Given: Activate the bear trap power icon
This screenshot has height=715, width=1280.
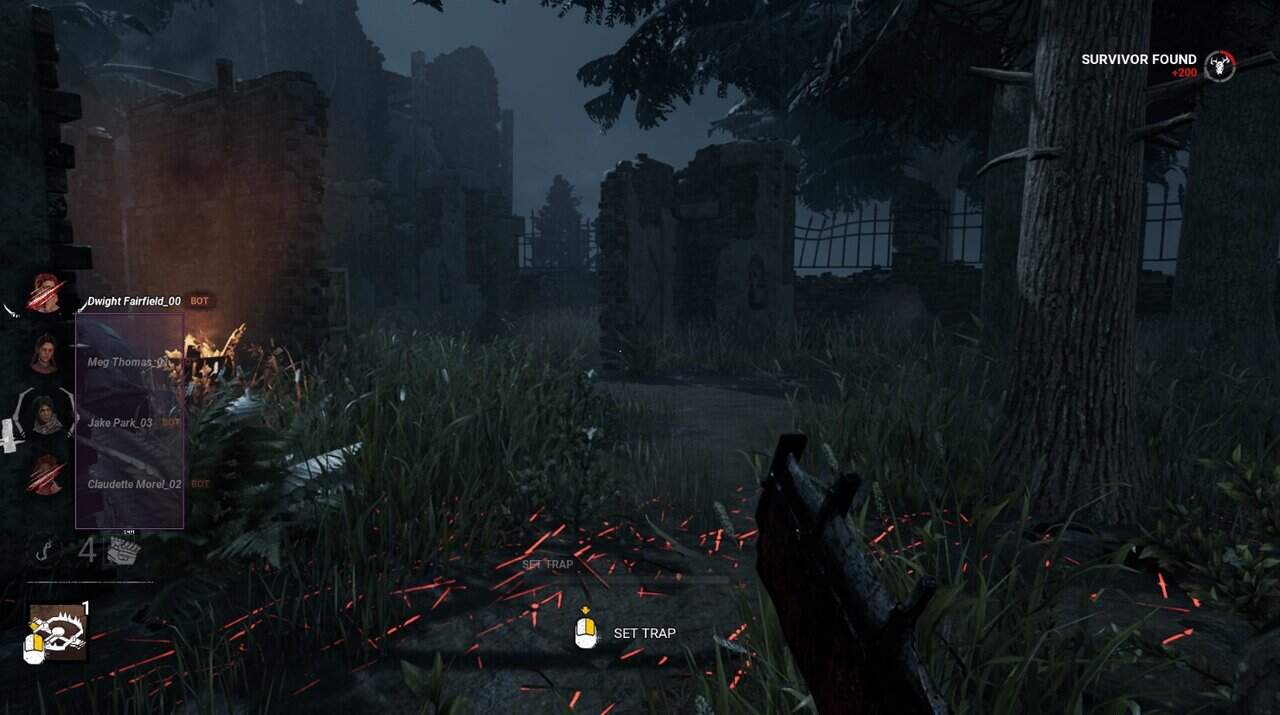Looking at the screenshot, I should click(58, 632).
